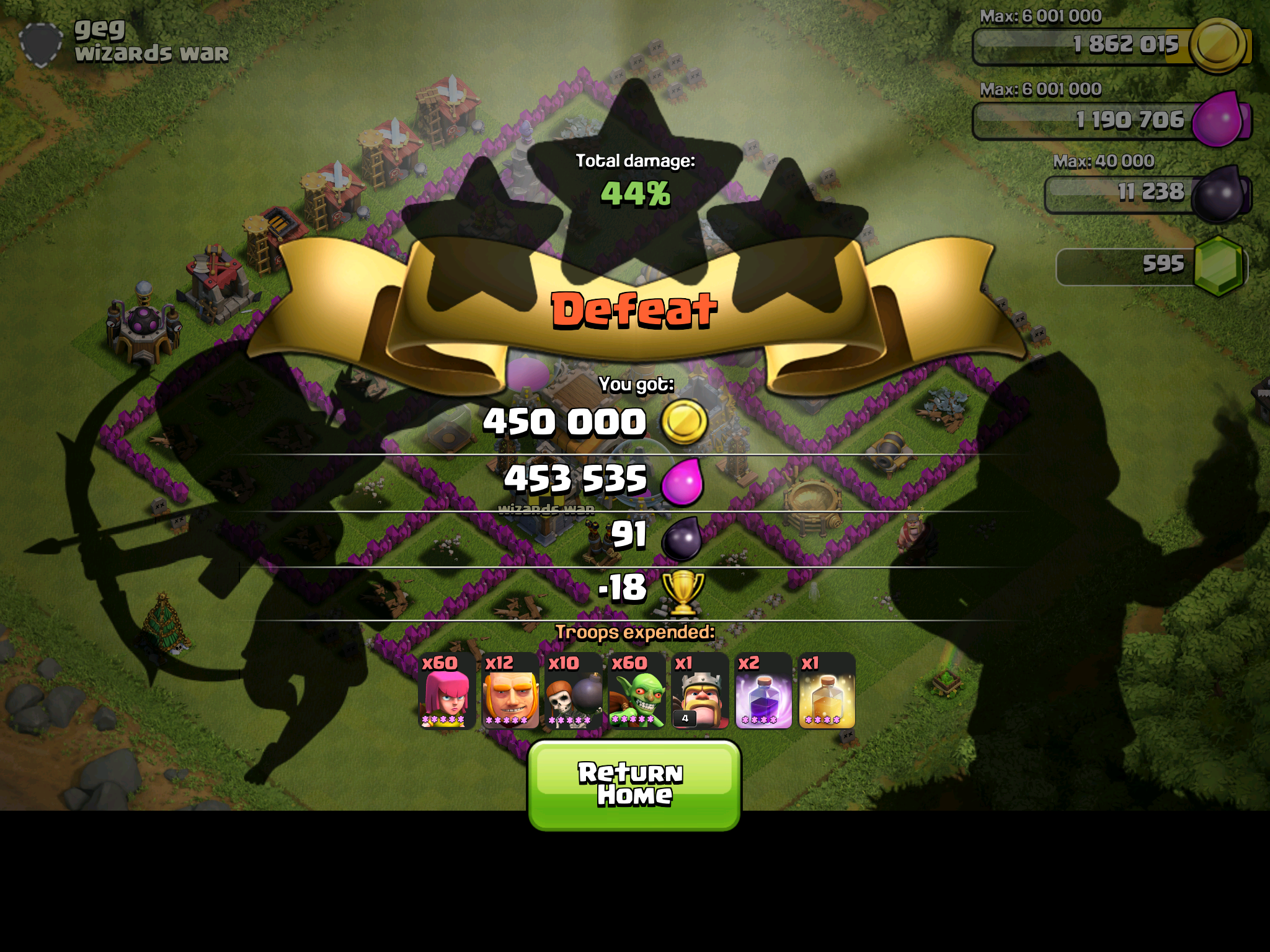Tap the green gem icon
The width and height of the screenshot is (1270, 952).
(1218, 267)
